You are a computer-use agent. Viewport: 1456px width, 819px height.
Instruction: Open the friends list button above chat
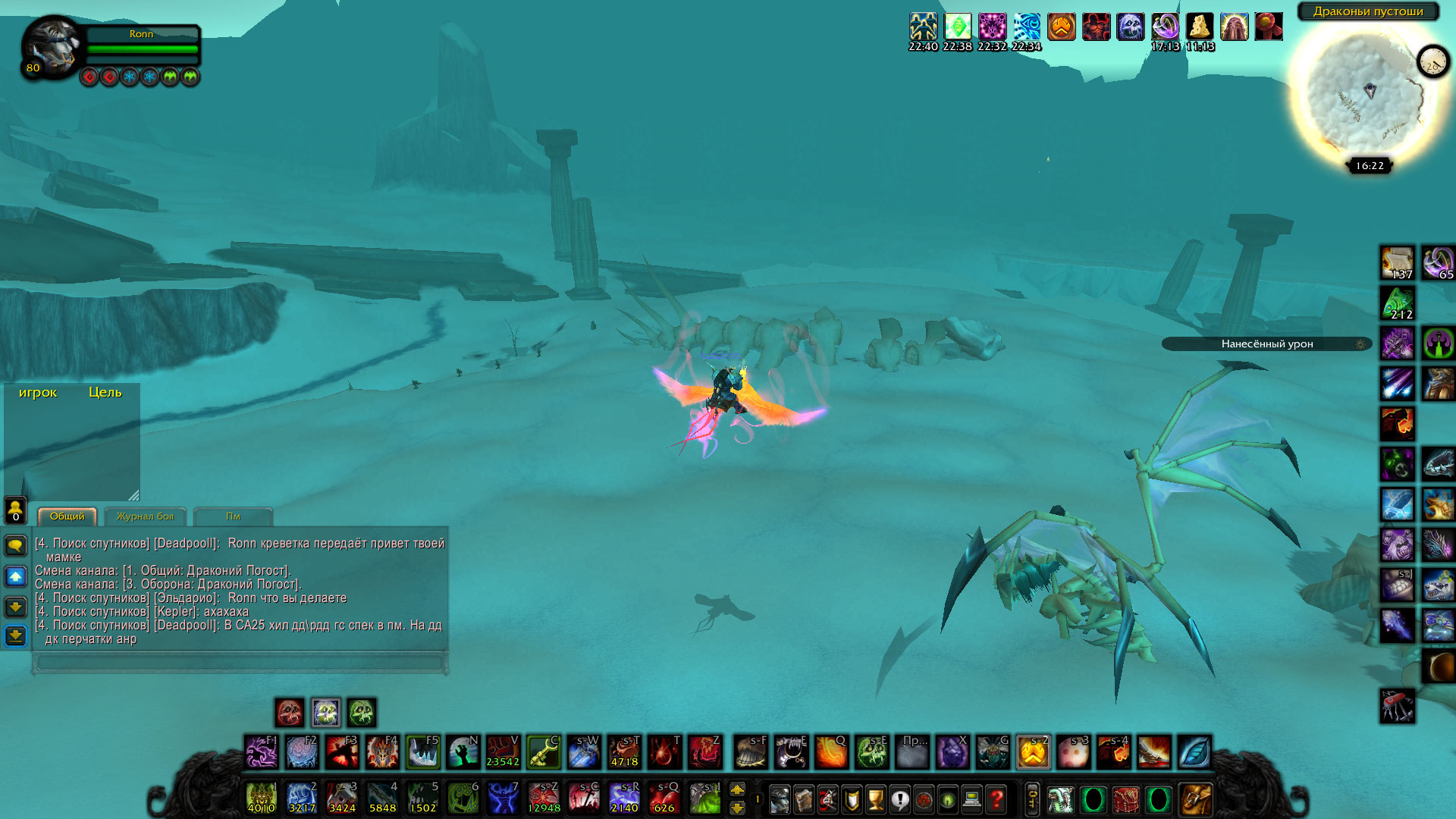click(15, 510)
